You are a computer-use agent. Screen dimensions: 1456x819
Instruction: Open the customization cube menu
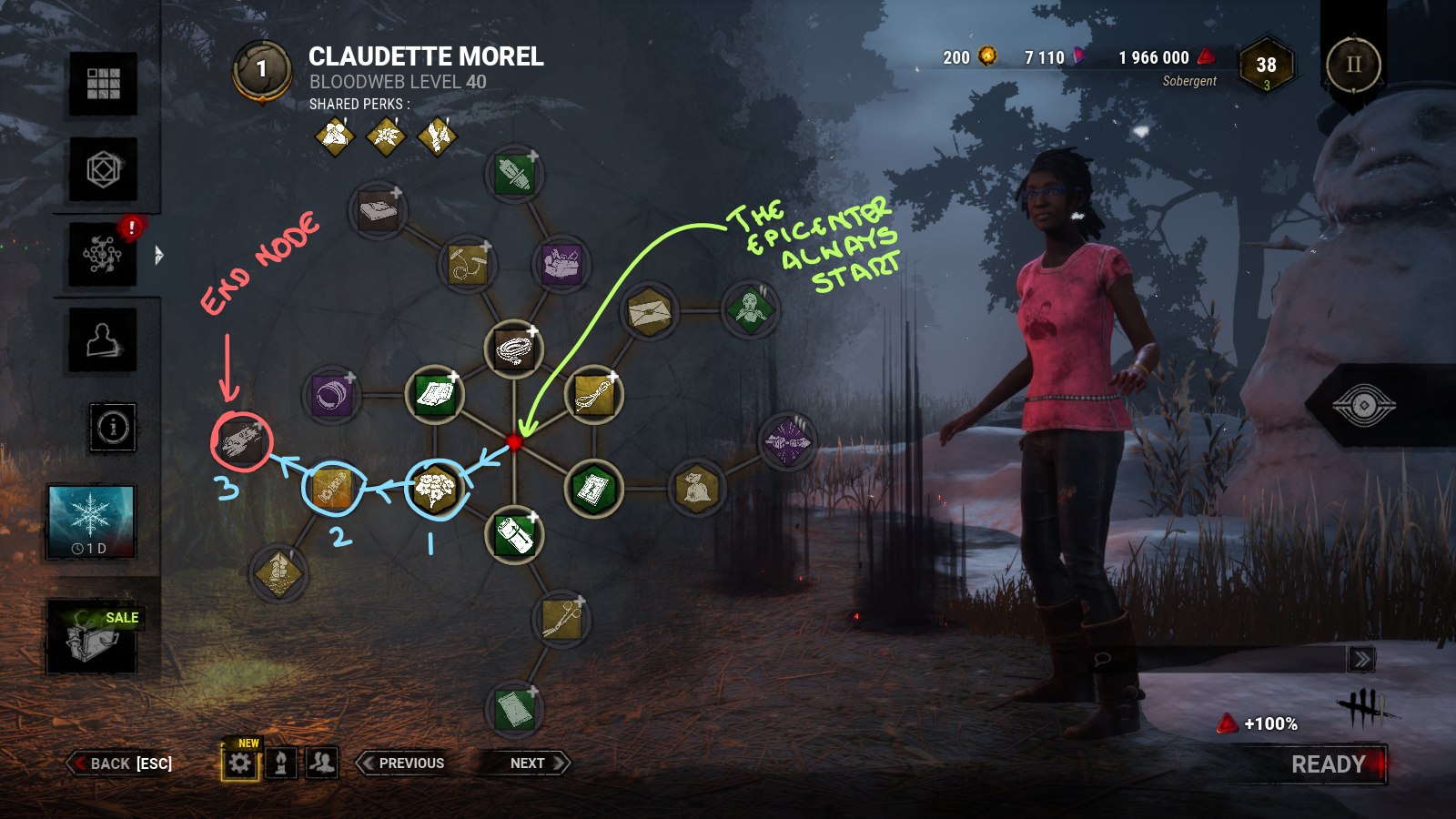[103, 169]
